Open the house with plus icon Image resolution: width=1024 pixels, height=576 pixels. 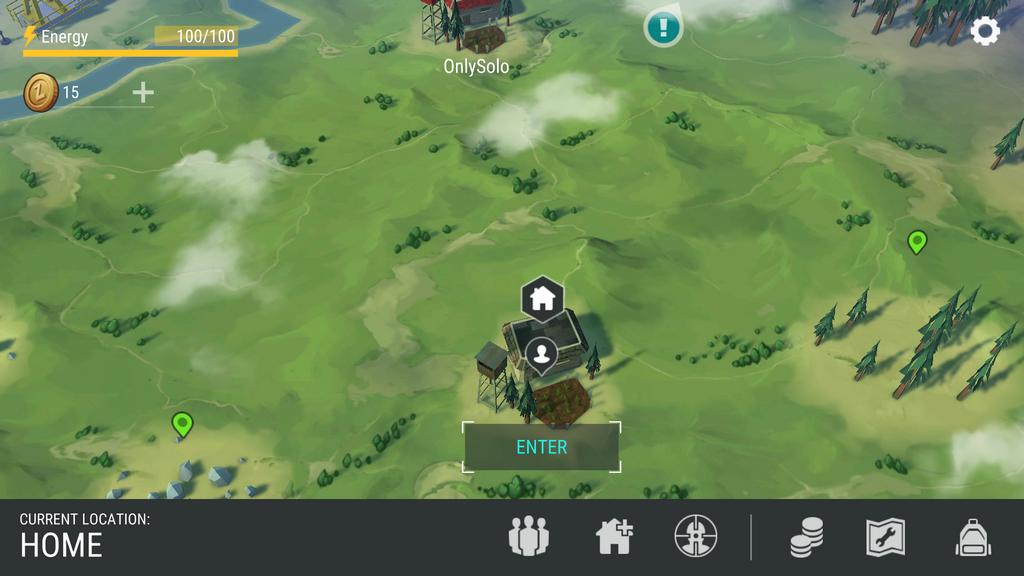pos(614,537)
